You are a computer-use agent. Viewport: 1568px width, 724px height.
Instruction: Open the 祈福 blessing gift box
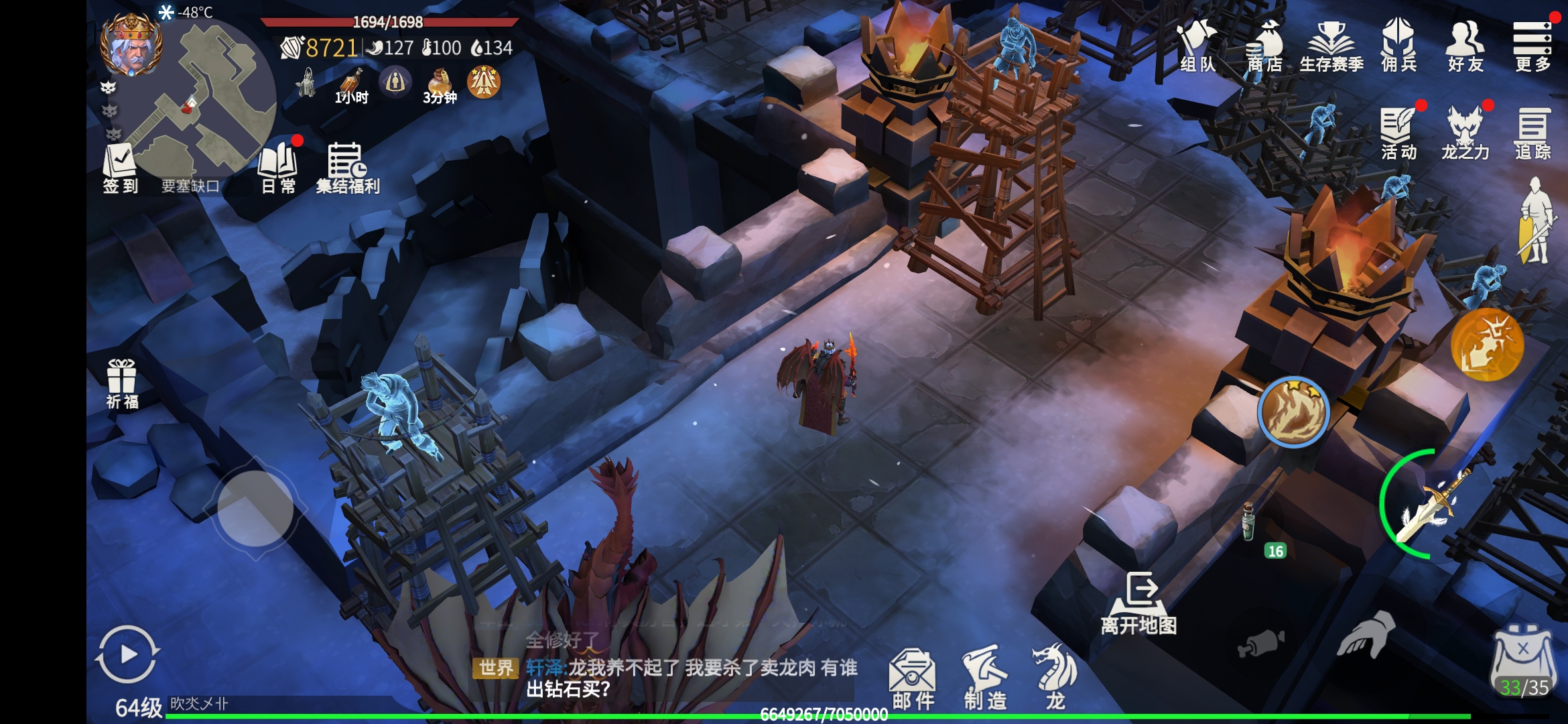tap(122, 383)
